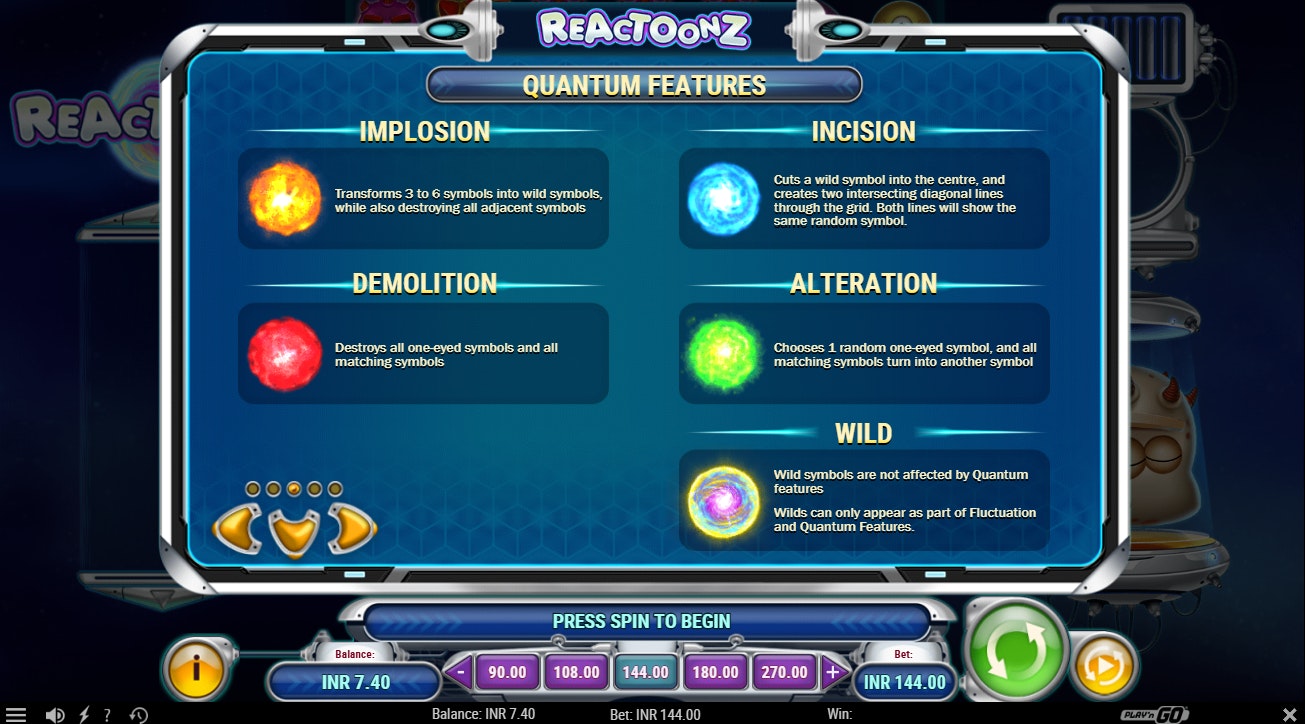1305x724 pixels.
Task: Click the Balance INR 7.40 display
Action: coord(354,681)
